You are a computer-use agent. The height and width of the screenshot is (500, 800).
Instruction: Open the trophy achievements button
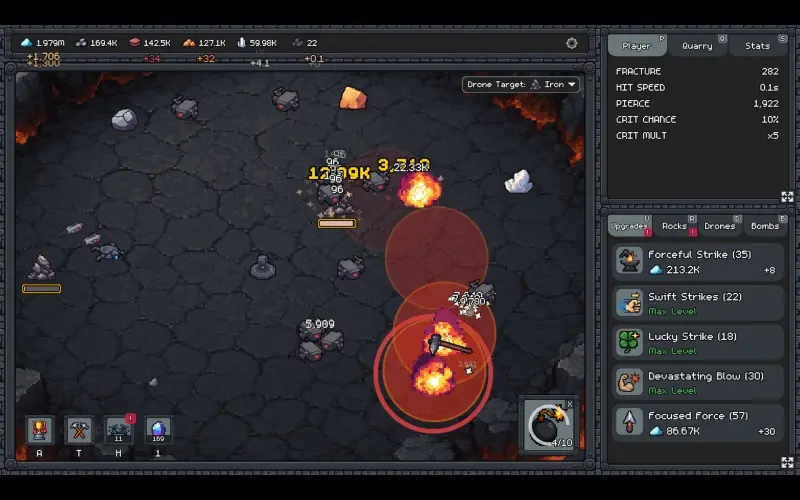pyautogui.click(x=40, y=430)
